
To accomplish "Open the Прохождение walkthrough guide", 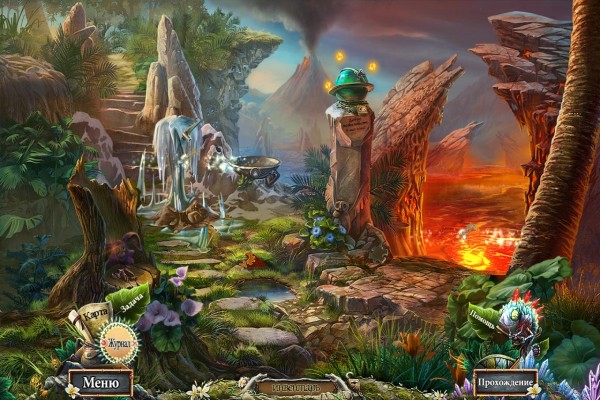I will click(505, 382).
